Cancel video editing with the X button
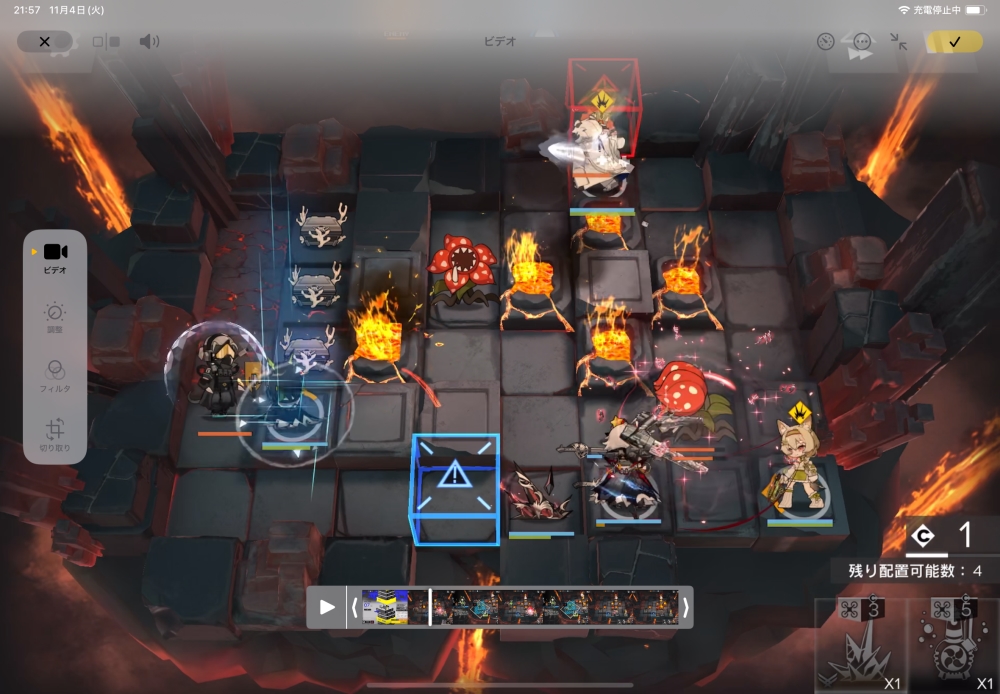The height and width of the screenshot is (694, 1000). click(x=44, y=42)
